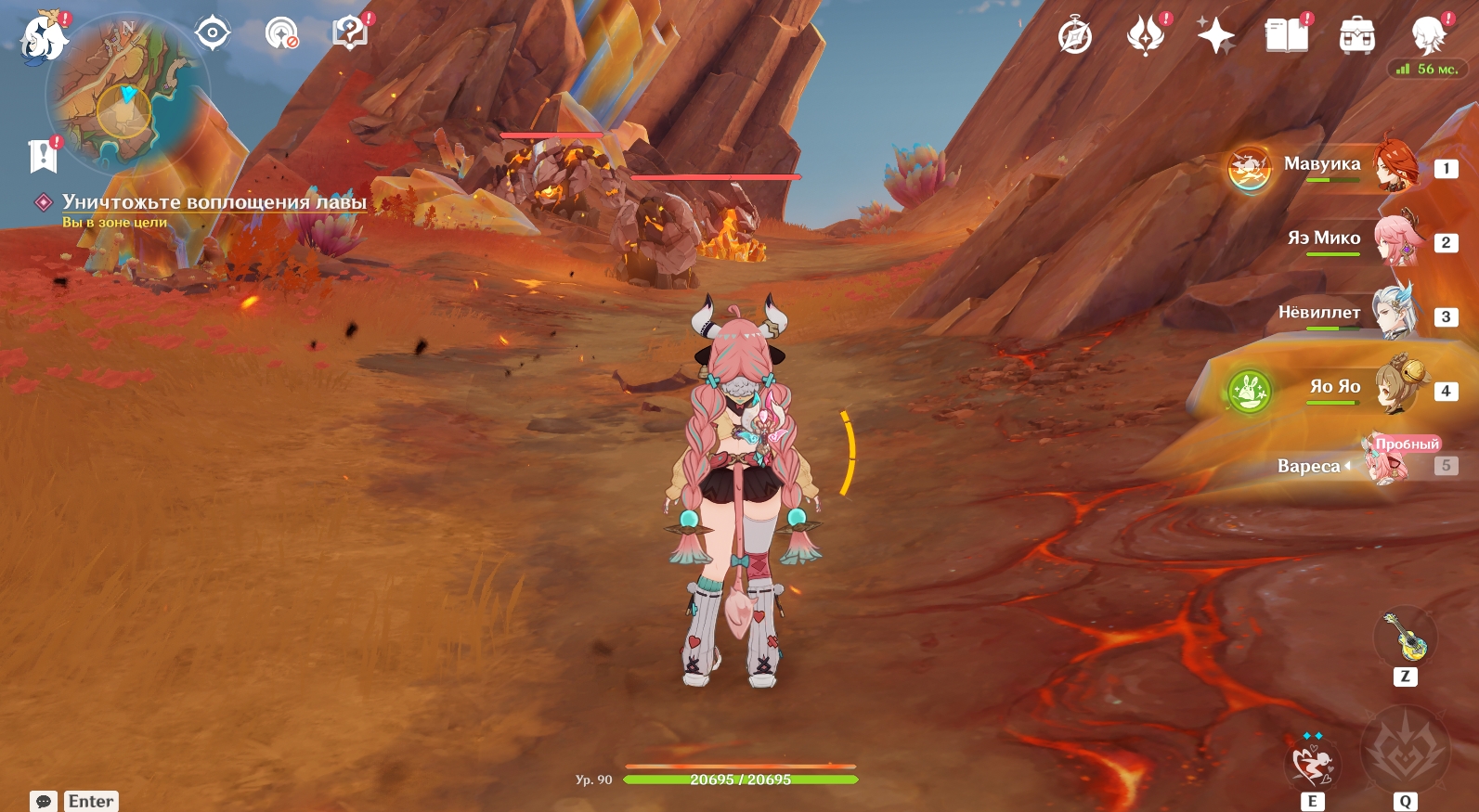
Task: Open the tutorial question mark icon
Action: [x=350, y=33]
